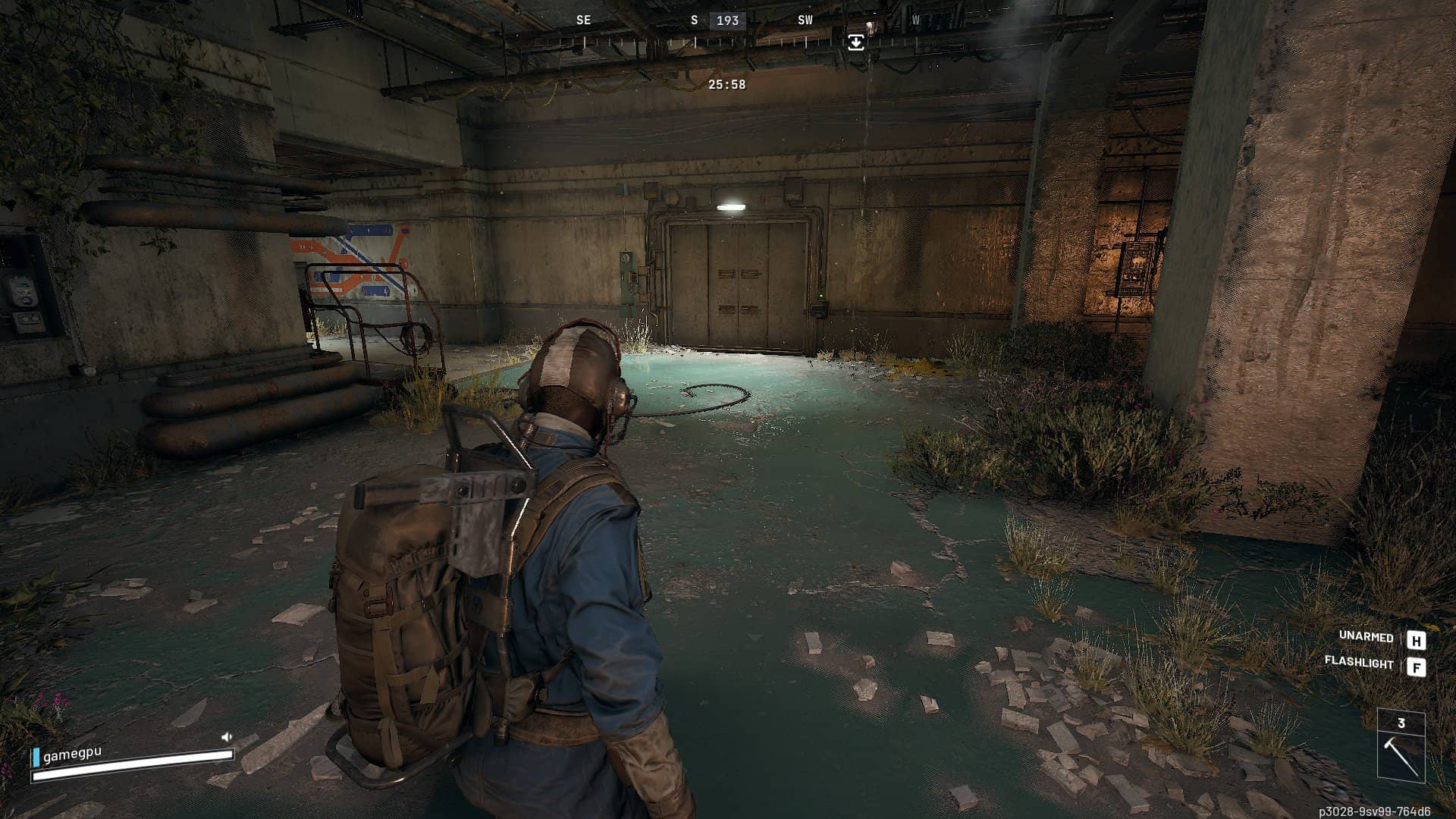The image size is (1456, 819).
Task: Click the extraction marker on the compass
Action: tap(855, 42)
